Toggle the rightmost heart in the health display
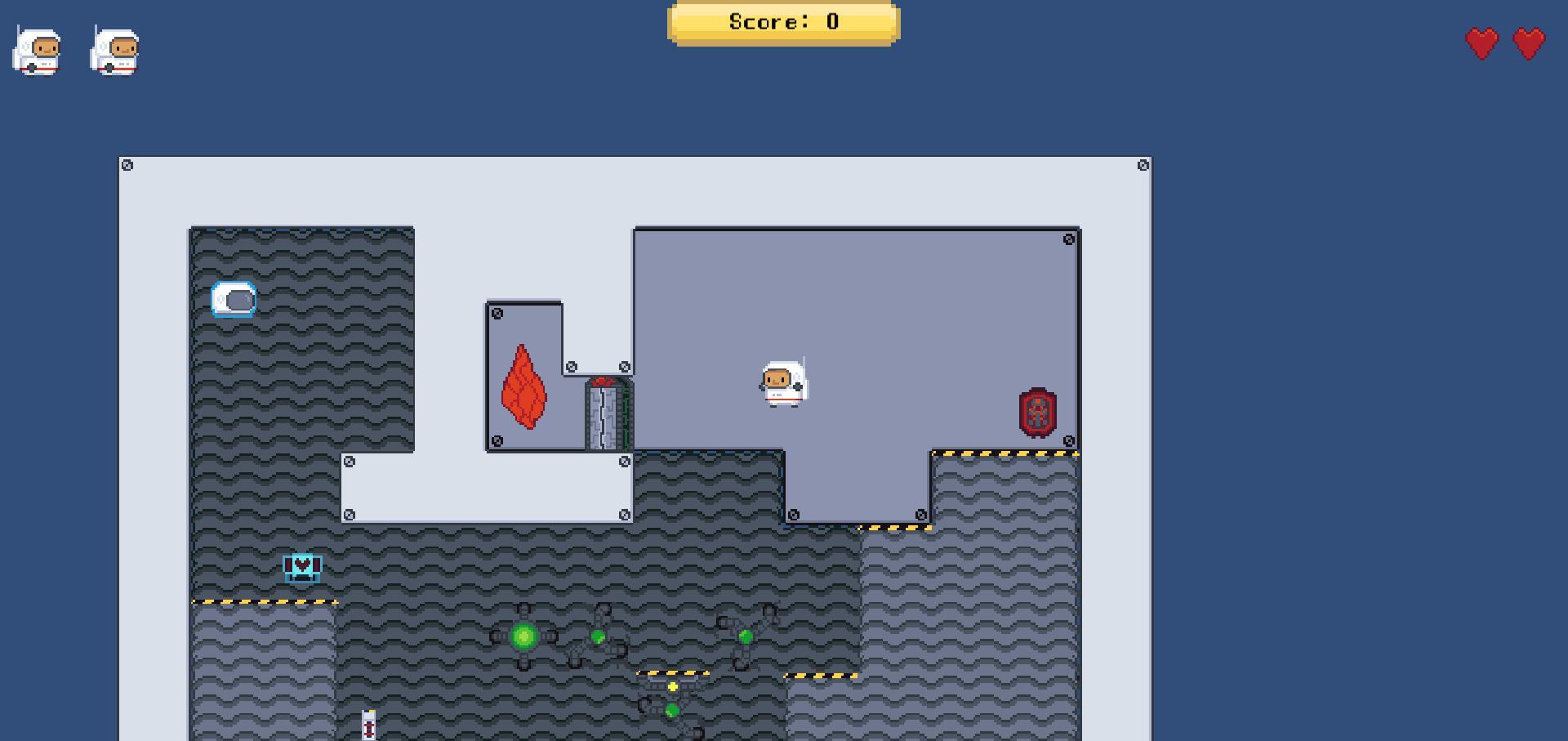Image resolution: width=1568 pixels, height=741 pixels. click(1528, 43)
